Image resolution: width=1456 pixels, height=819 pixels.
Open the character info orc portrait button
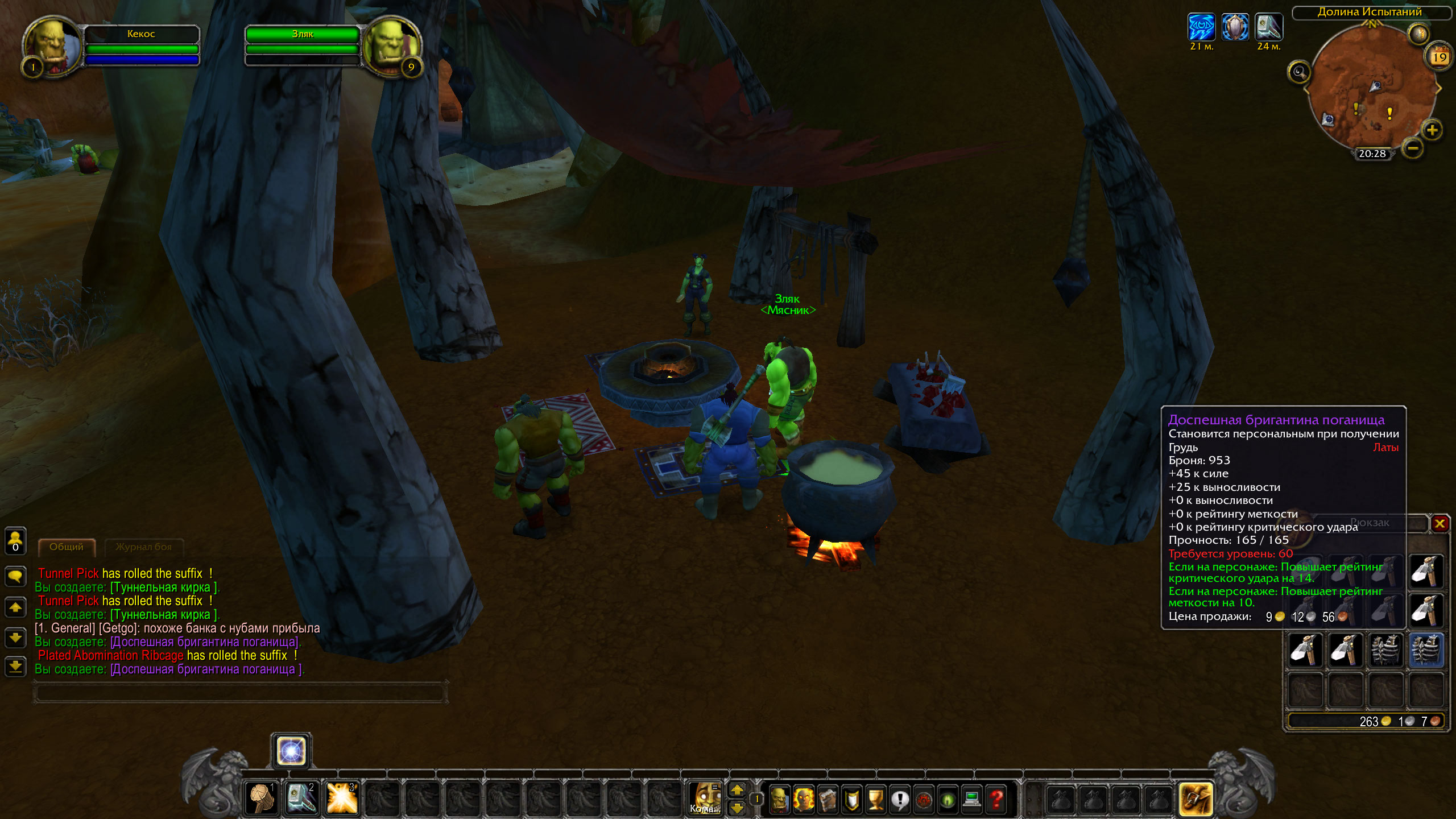(779, 799)
